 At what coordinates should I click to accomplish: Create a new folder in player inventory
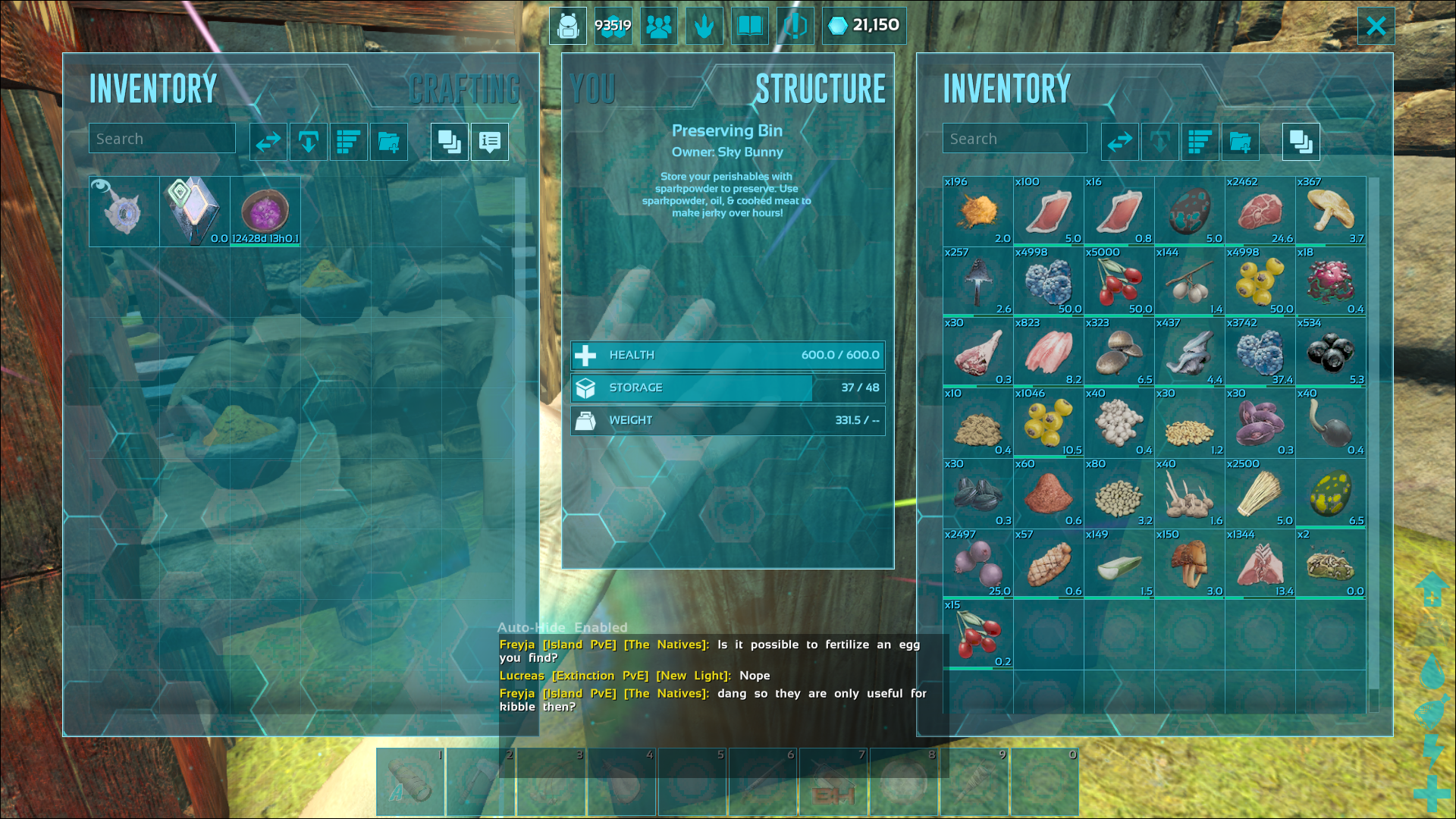(389, 142)
